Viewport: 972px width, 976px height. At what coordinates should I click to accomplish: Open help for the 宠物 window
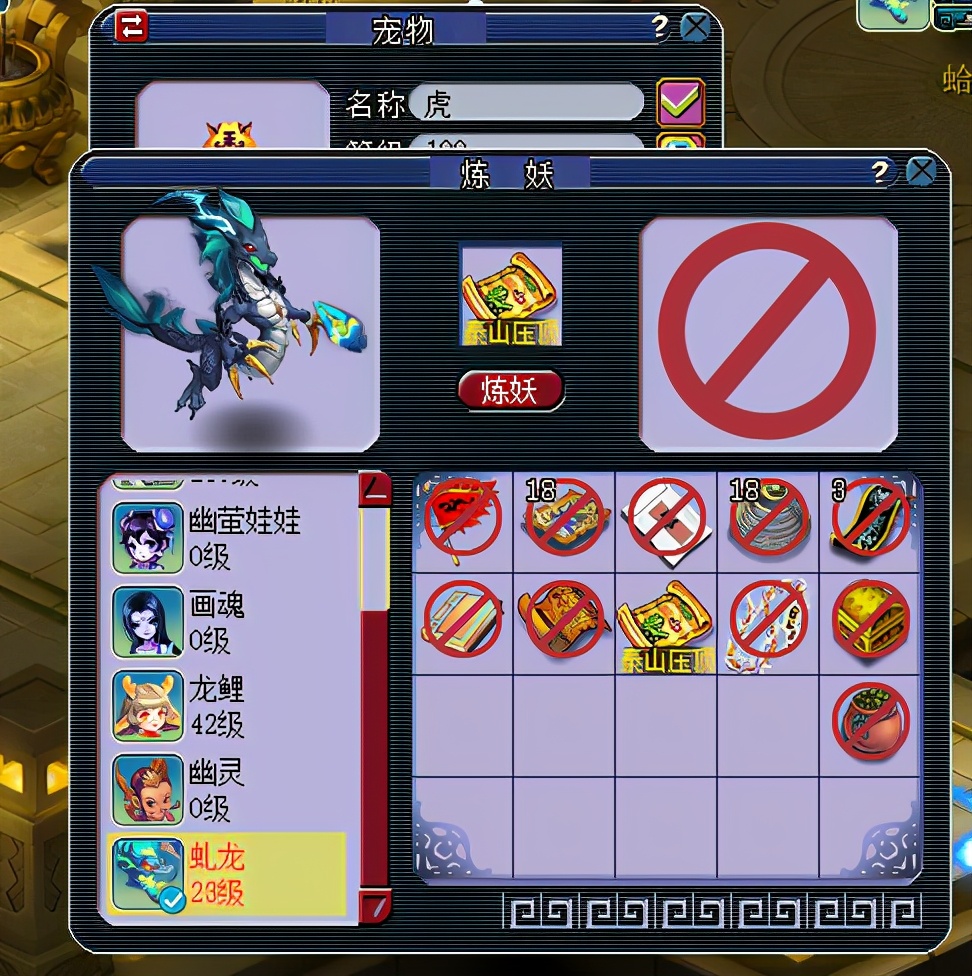pyautogui.click(x=659, y=27)
